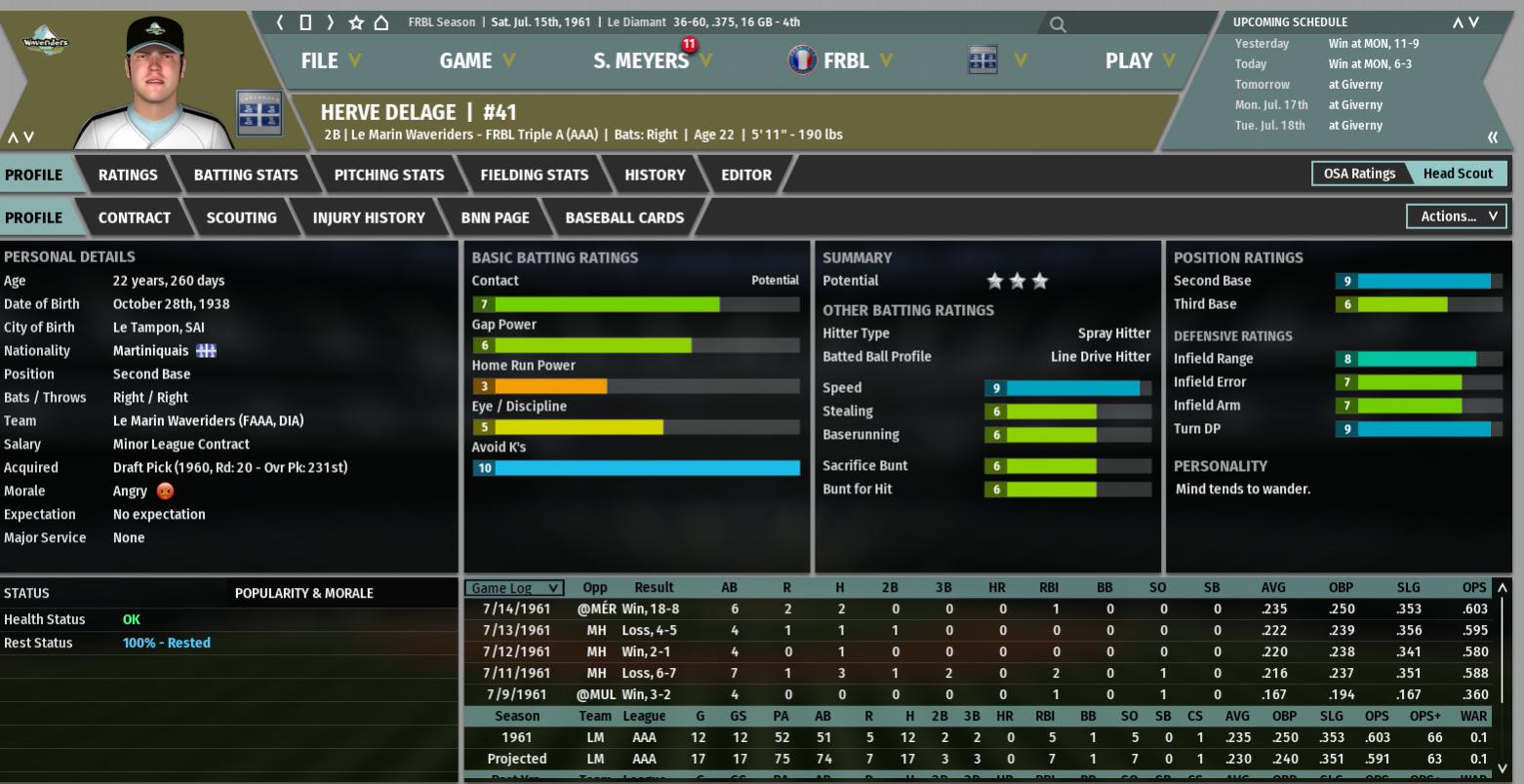This screenshot has width=1524, height=784.
Task: Show the BASEBALL CARDS sub-tab
Action: point(624,218)
